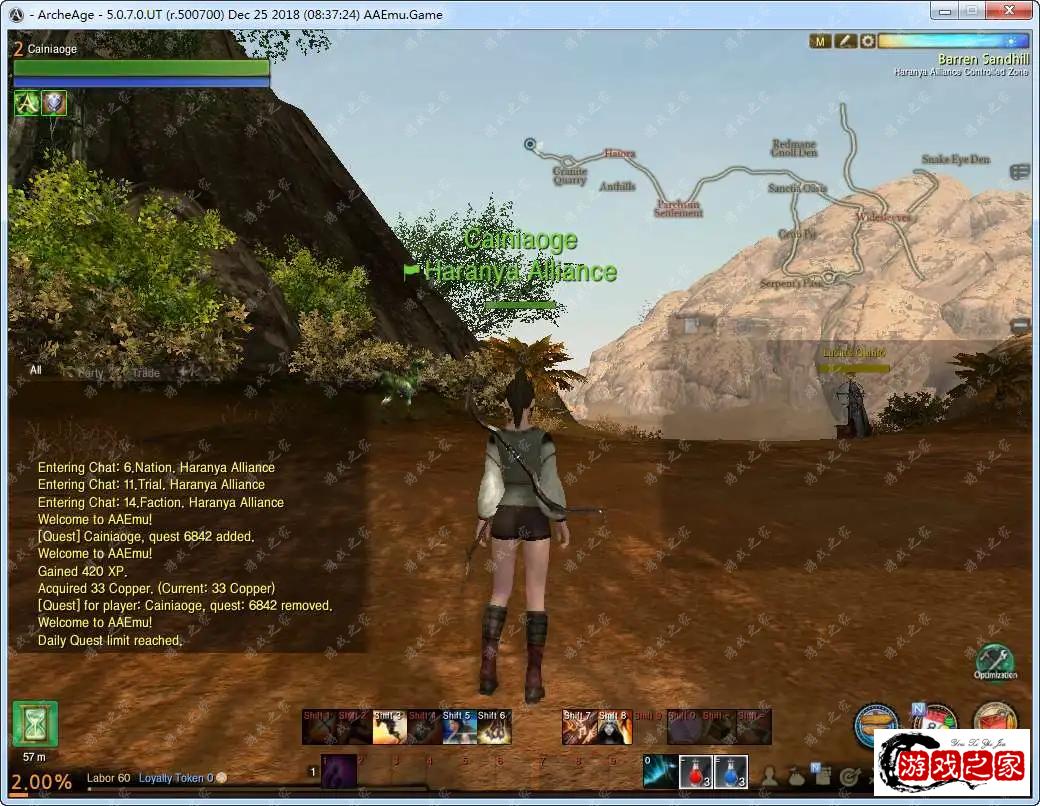The width and height of the screenshot is (1040, 806).
Task: Click the green hourglass timer icon
Action: click(x=35, y=724)
